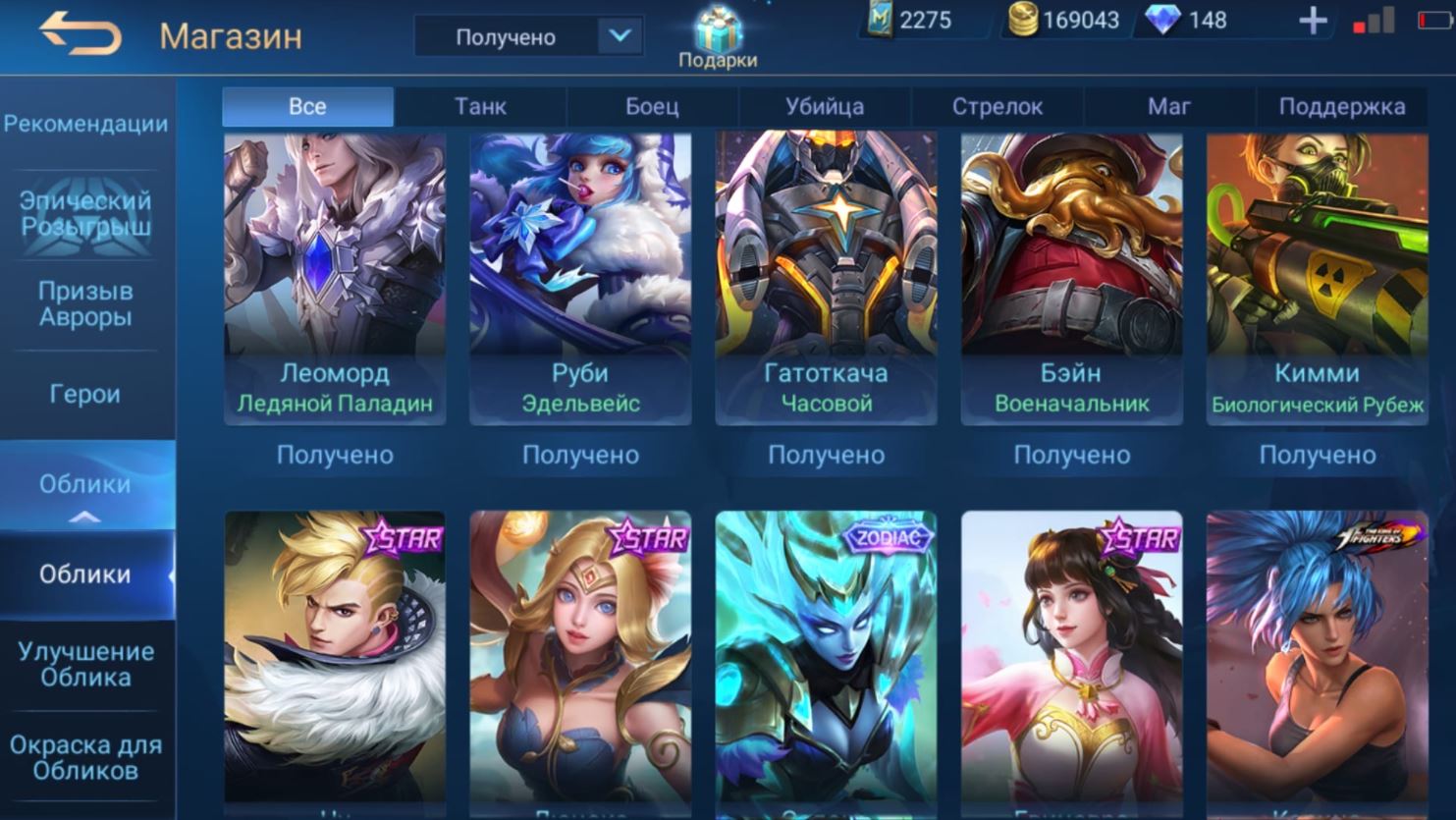Open the Герои shop section
This screenshot has height=820, width=1456.
[x=85, y=394]
